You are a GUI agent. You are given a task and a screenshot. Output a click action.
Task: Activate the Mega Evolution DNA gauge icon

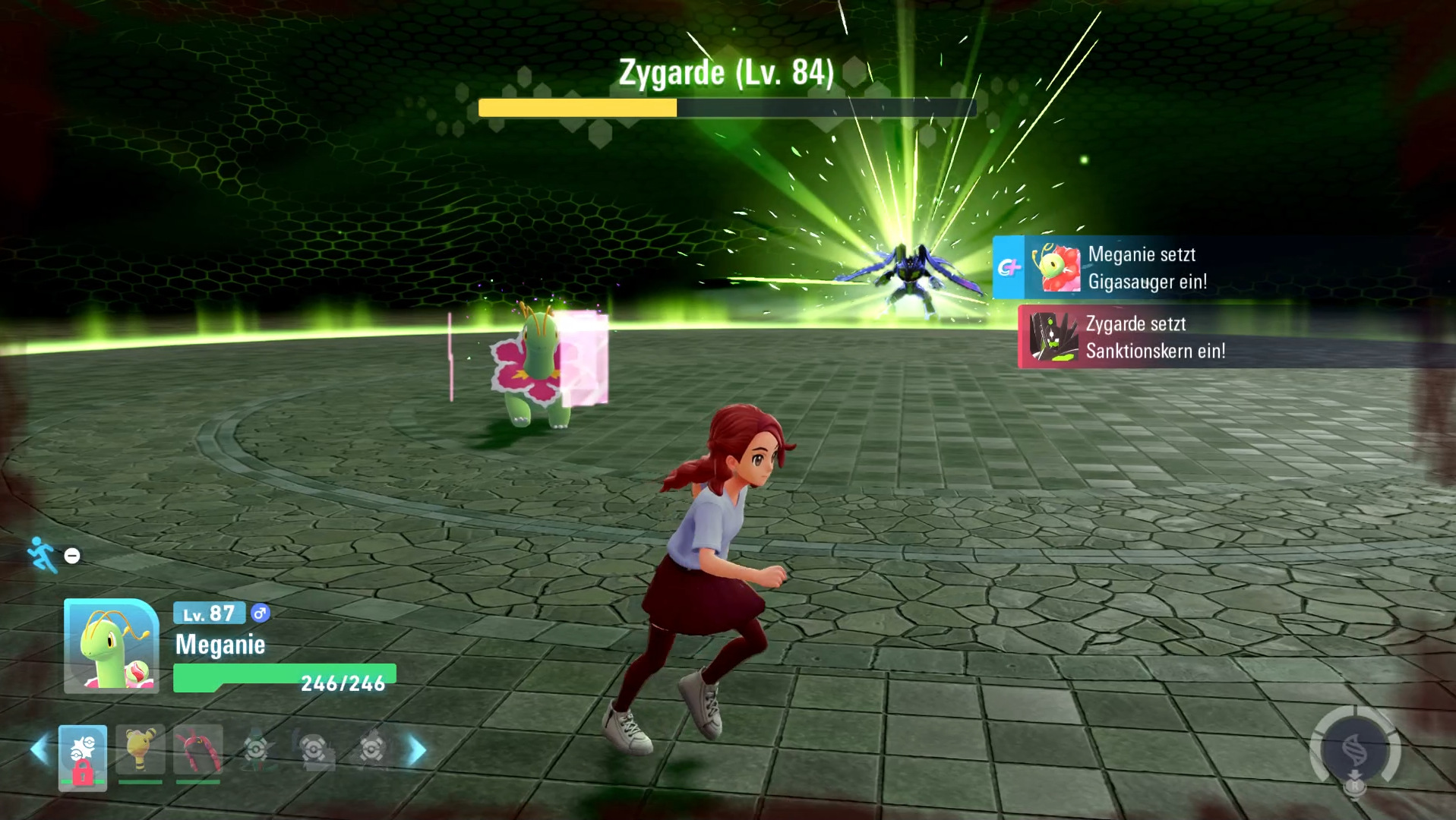(x=1356, y=752)
